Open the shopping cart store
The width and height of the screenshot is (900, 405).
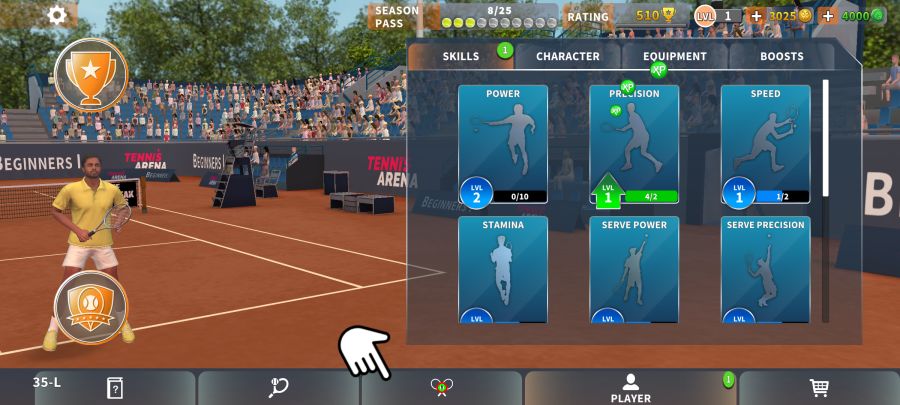click(818, 388)
